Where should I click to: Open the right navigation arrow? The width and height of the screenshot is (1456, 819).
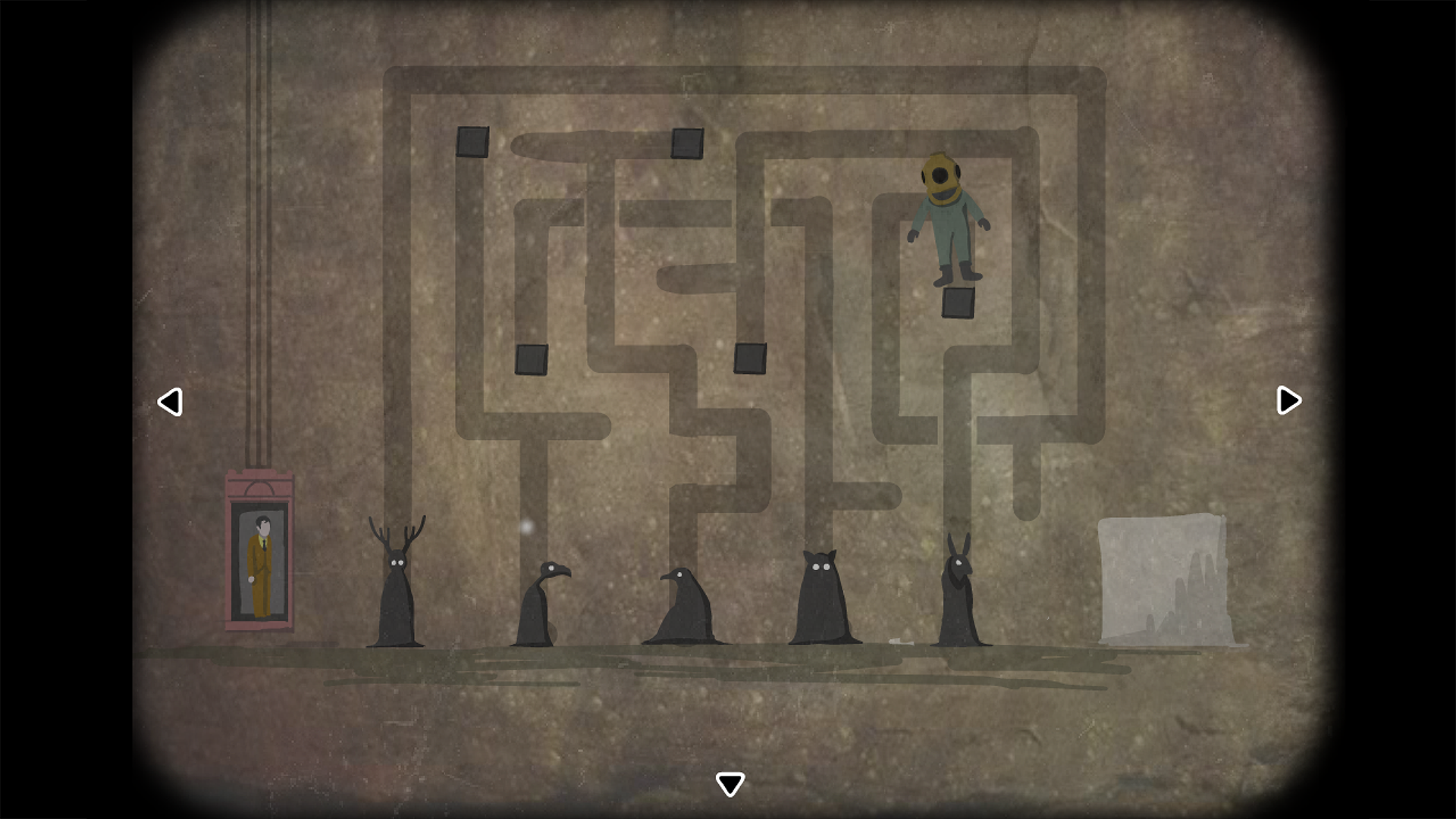1287,400
